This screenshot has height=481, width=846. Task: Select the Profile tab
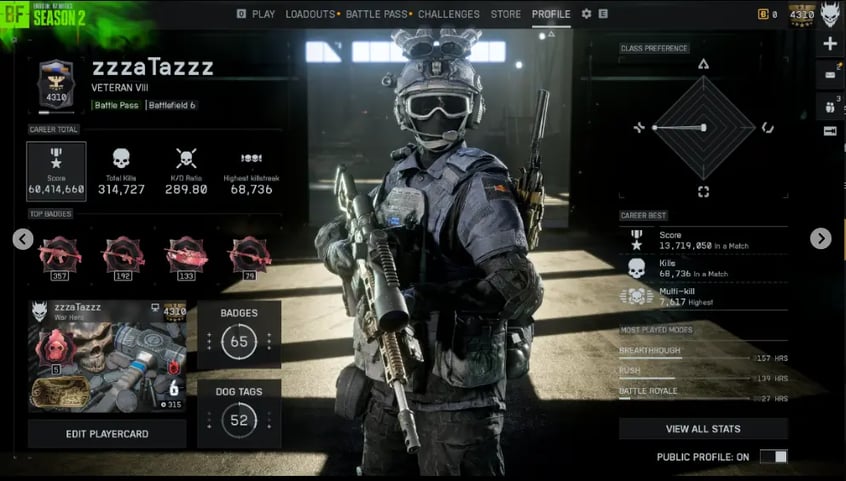[551, 14]
